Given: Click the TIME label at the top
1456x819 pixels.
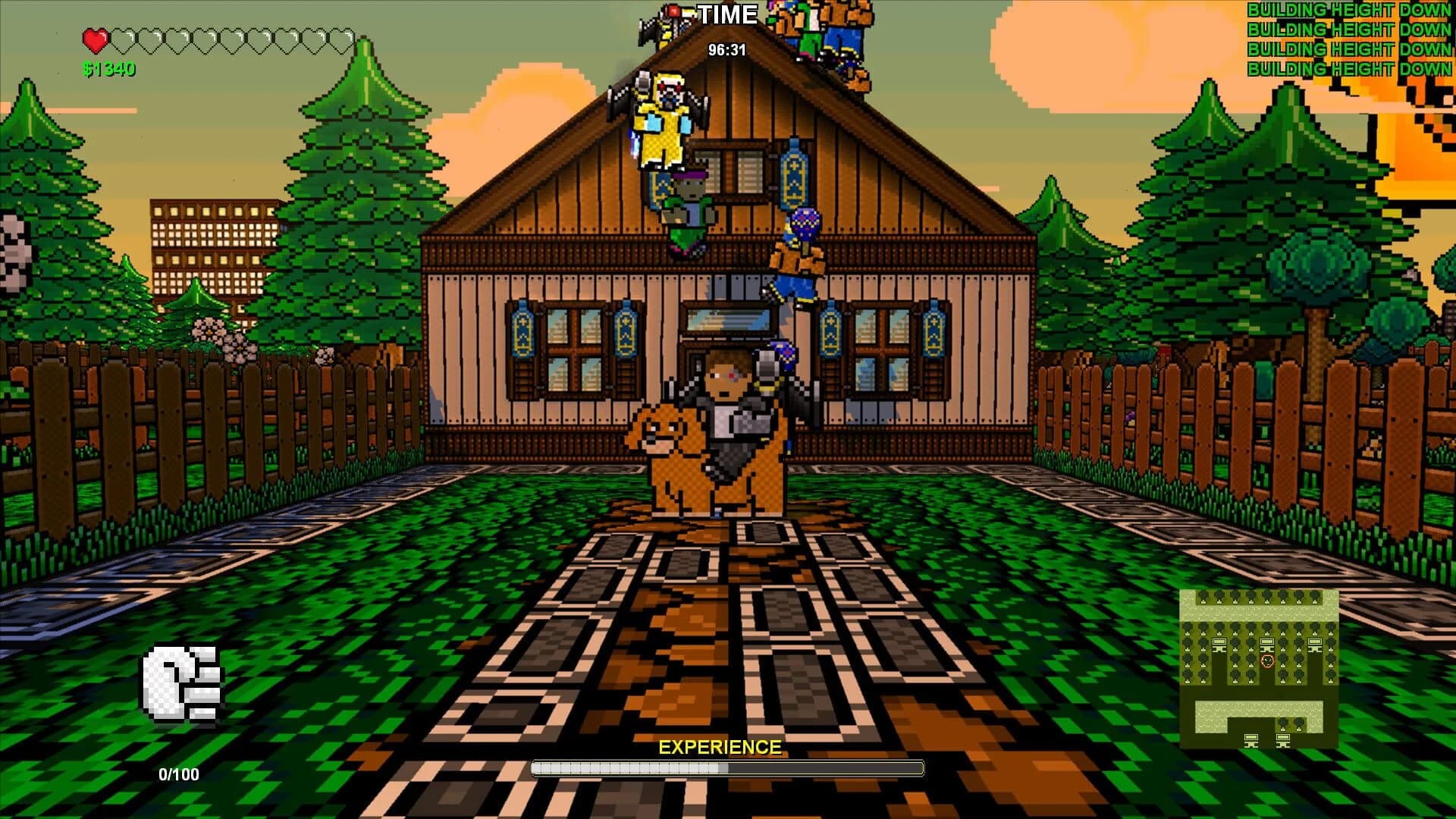Looking at the screenshot, I should (729, 13).
